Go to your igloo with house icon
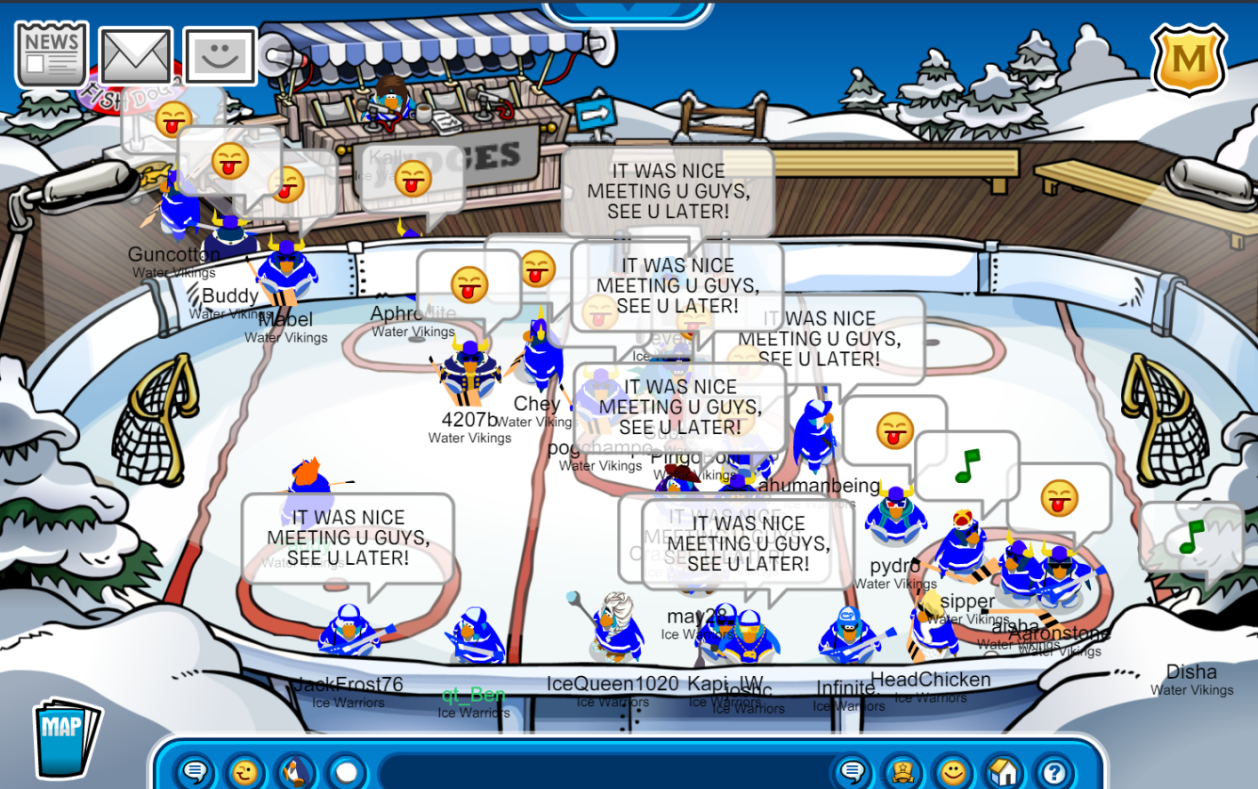This screenshot has height=789, width=1258. (1003, 771)
